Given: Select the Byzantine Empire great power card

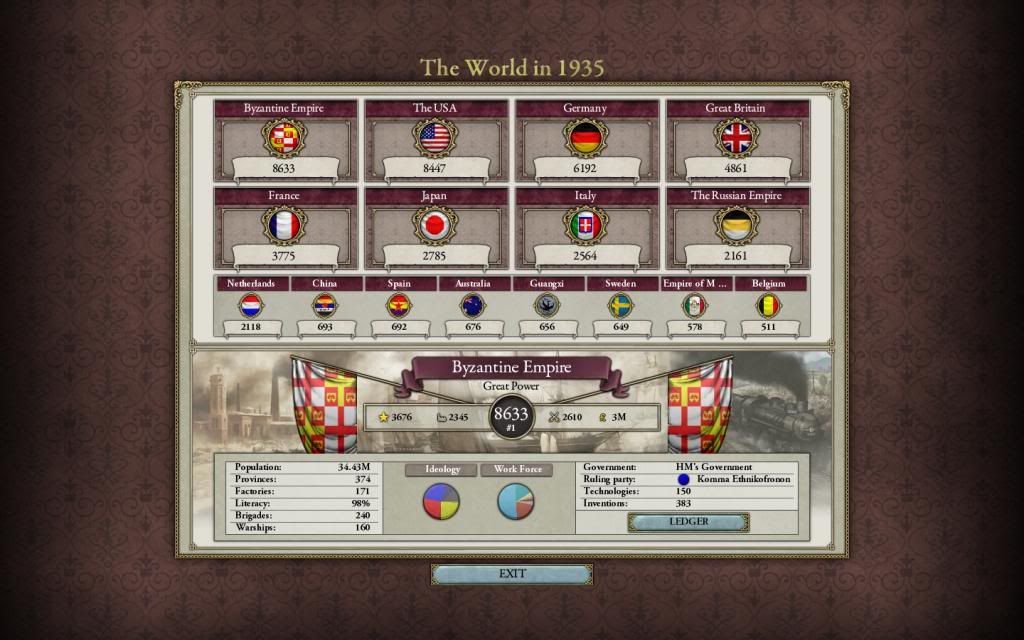Looking at the screenshot, I should tap(285, 138).
